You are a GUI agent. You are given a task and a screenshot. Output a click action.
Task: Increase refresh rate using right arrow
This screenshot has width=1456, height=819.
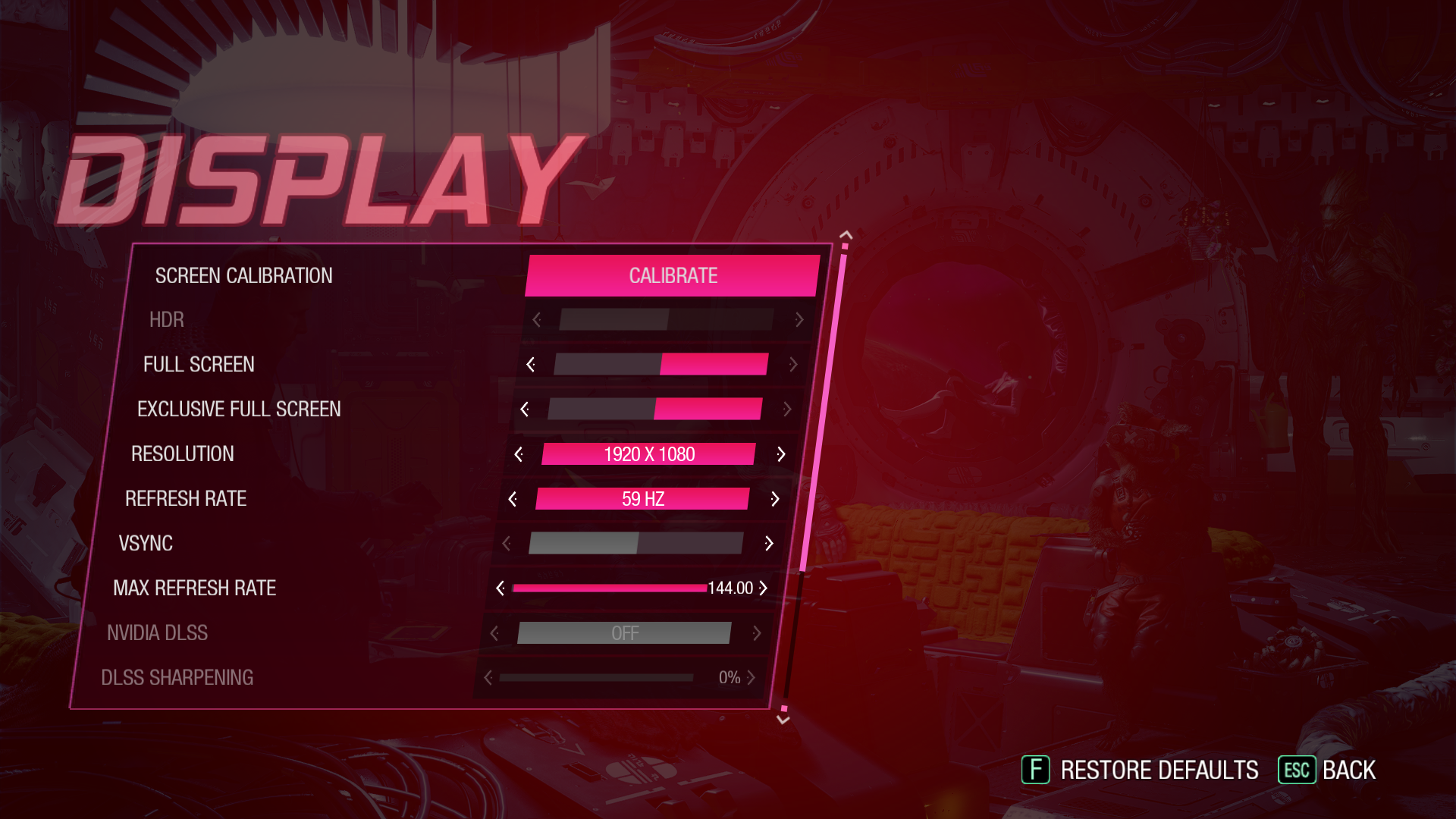point(775,499)
